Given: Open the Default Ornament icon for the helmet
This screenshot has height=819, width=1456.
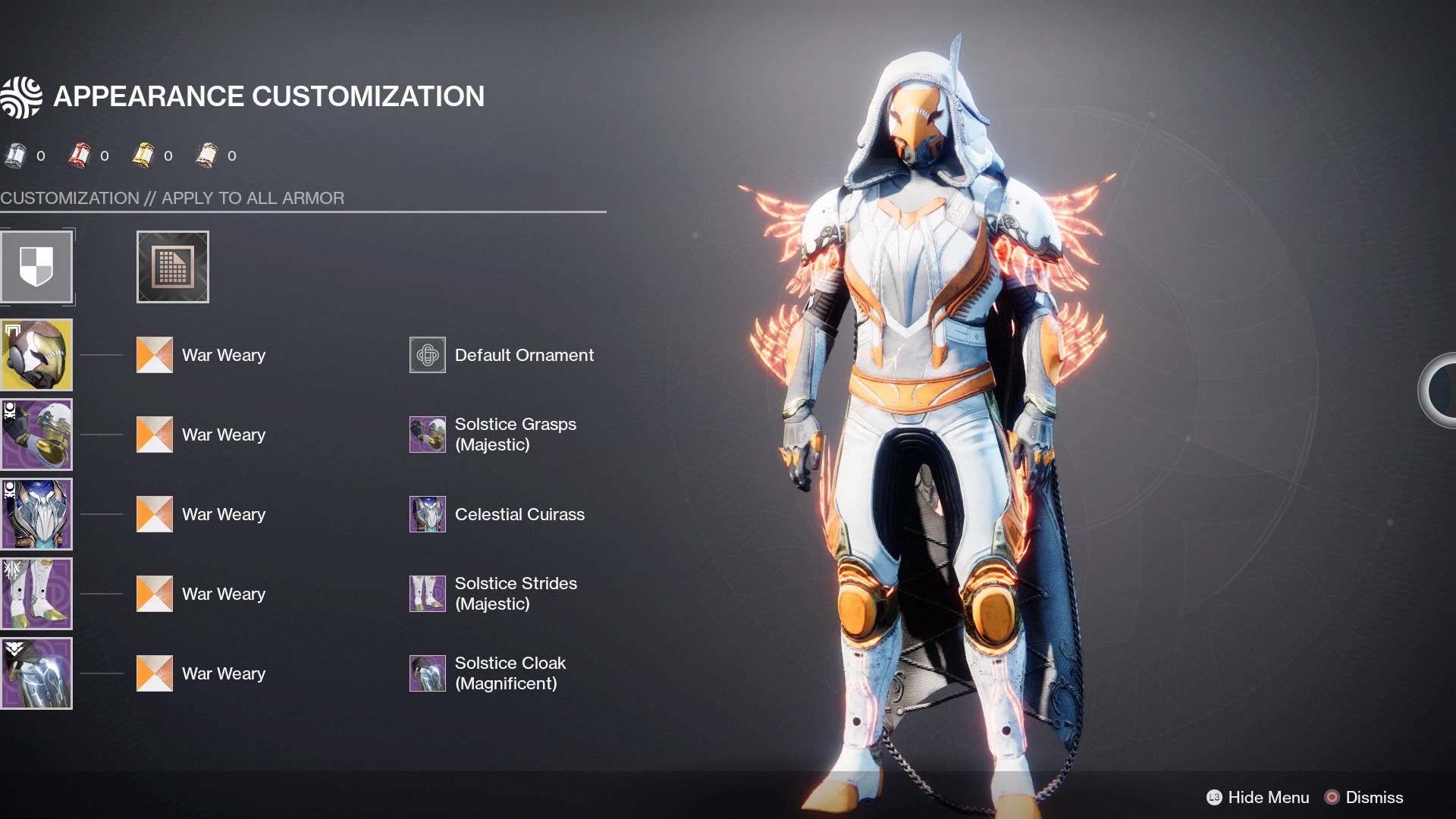Looking at the screenshot, I should [x=427, y=354].
